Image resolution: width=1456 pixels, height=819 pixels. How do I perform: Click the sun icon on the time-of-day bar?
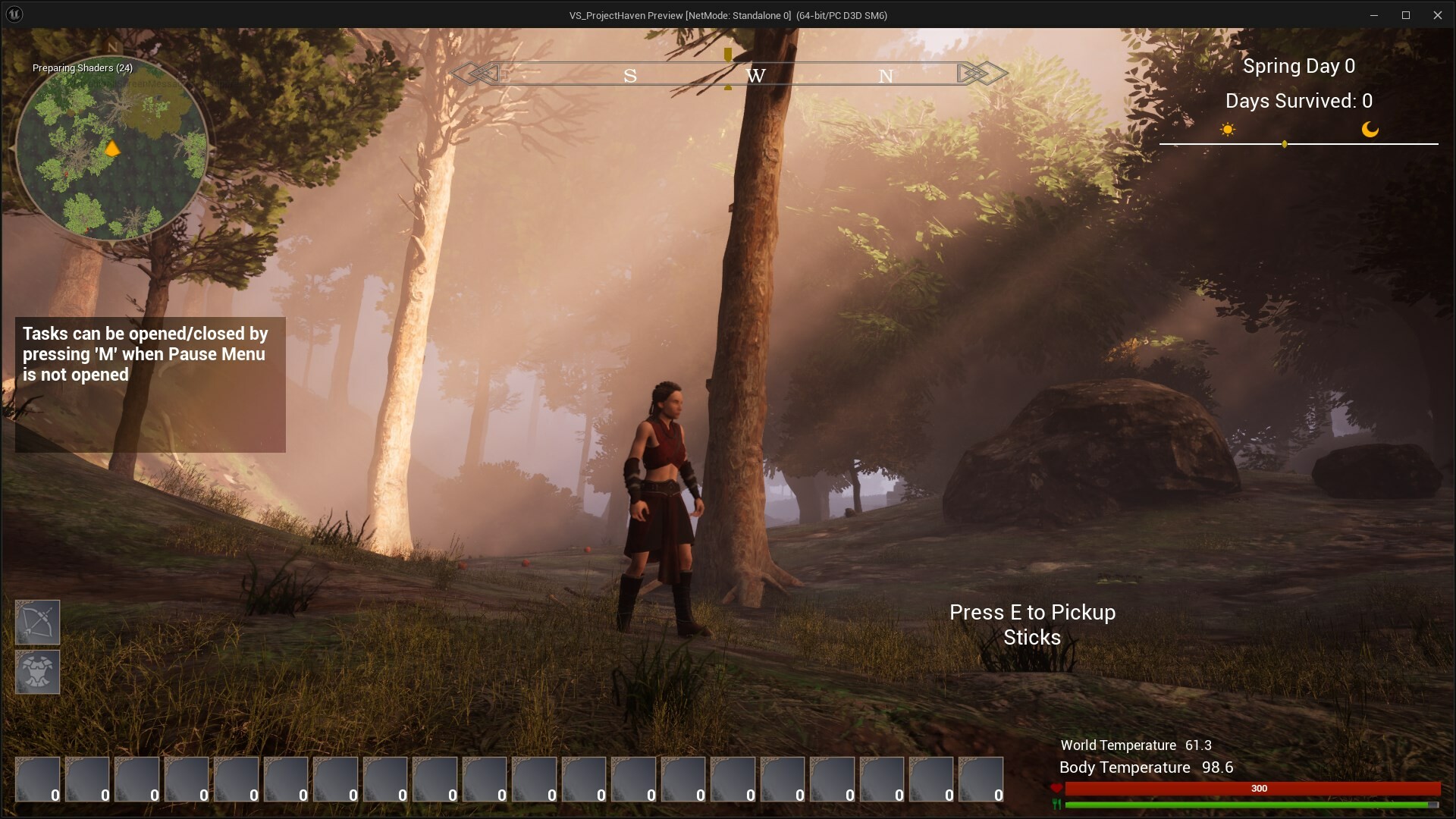(1228, 129)
